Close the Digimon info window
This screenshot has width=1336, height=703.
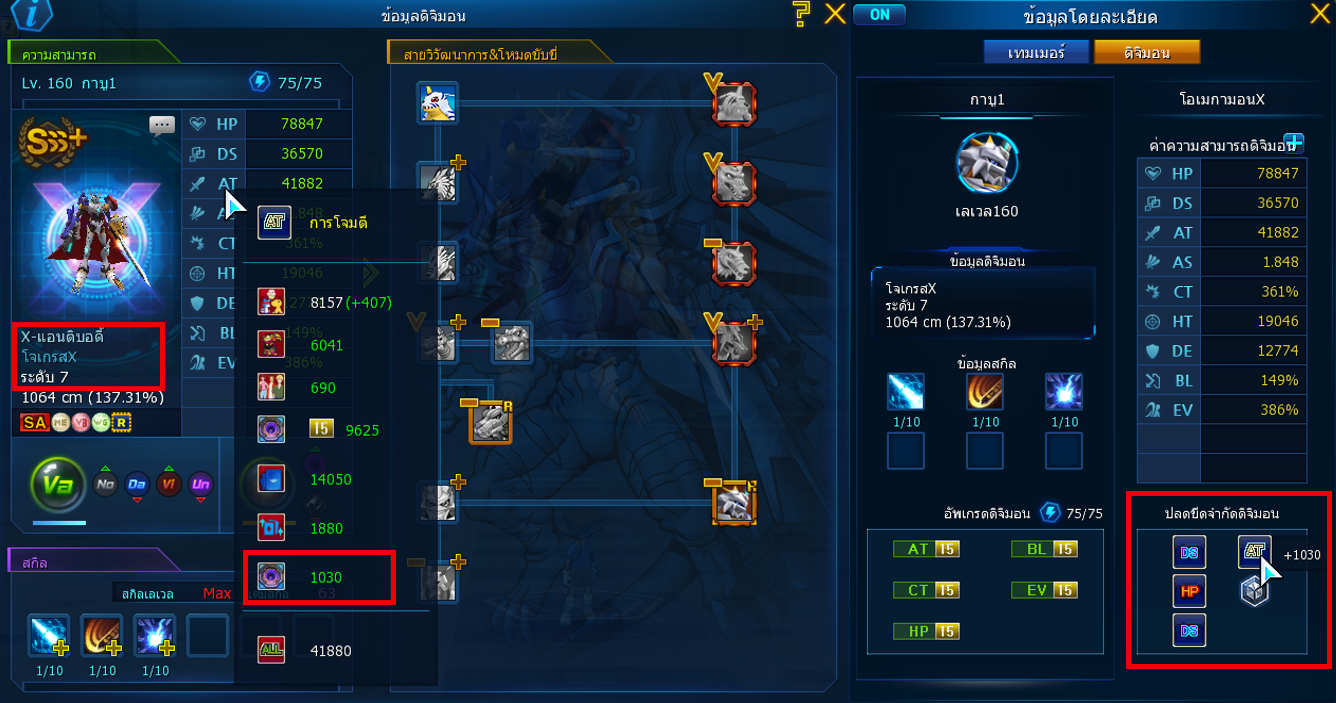coord(835,14)
